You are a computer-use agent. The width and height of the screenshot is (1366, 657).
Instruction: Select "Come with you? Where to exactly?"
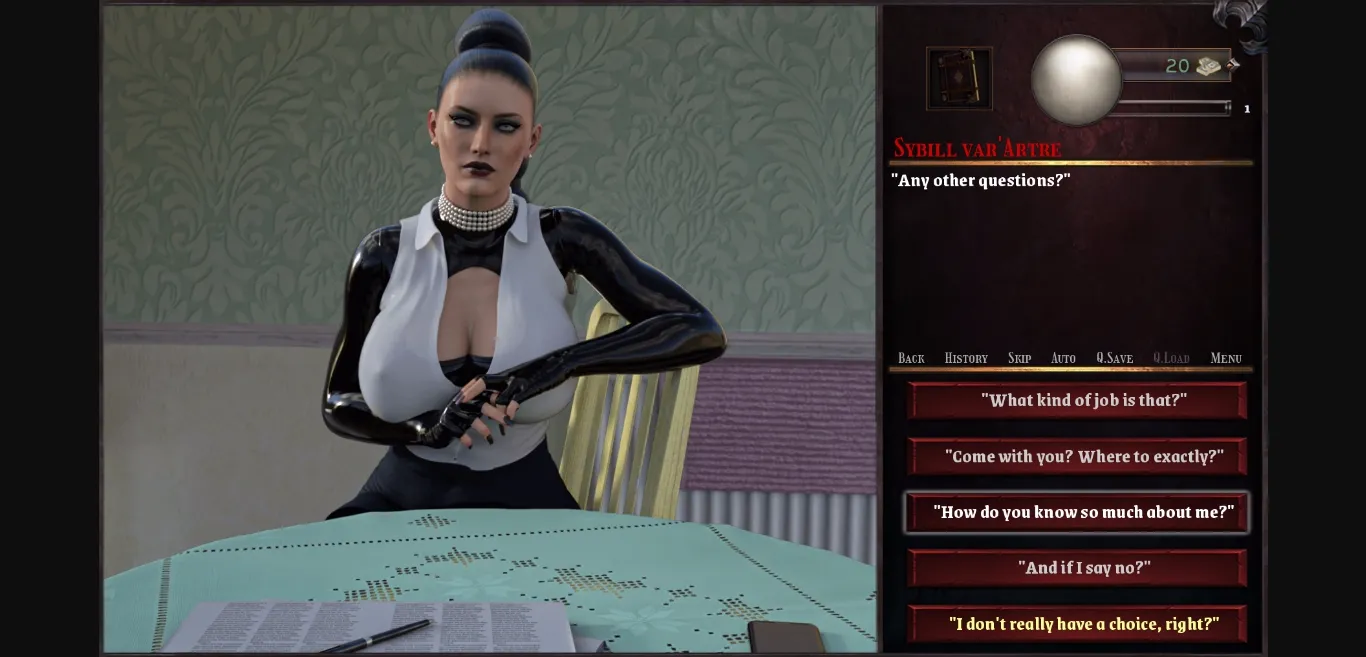[1077, 456]
